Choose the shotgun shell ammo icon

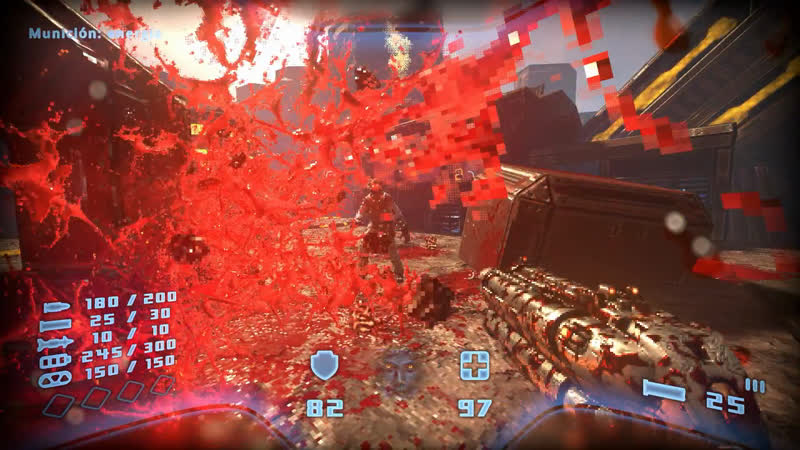pyautogui.click(x=57, y=325)
